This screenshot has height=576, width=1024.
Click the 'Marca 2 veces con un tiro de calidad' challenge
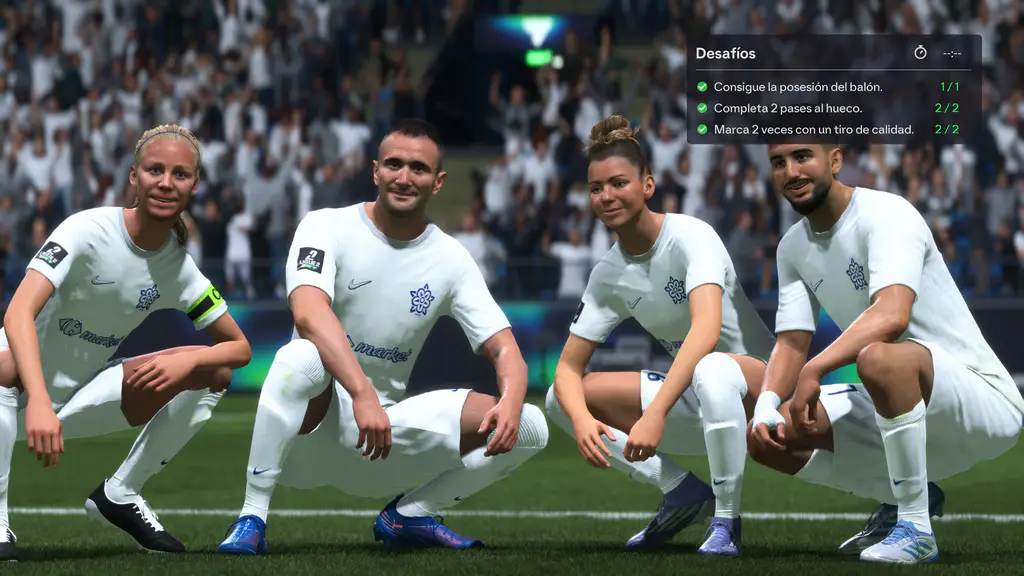pyautogui.click(x=813, y=129)
